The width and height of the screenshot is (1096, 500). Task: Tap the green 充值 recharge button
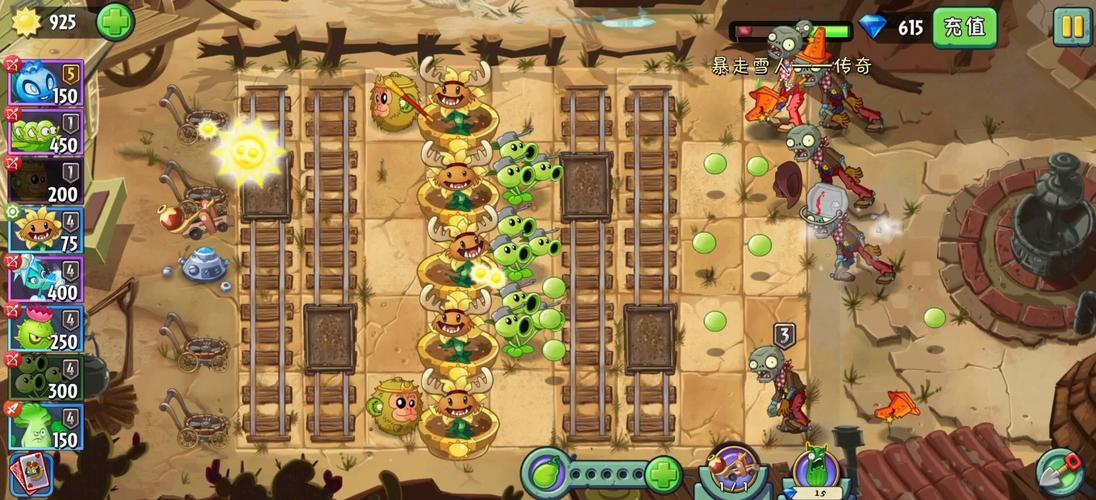964,27
